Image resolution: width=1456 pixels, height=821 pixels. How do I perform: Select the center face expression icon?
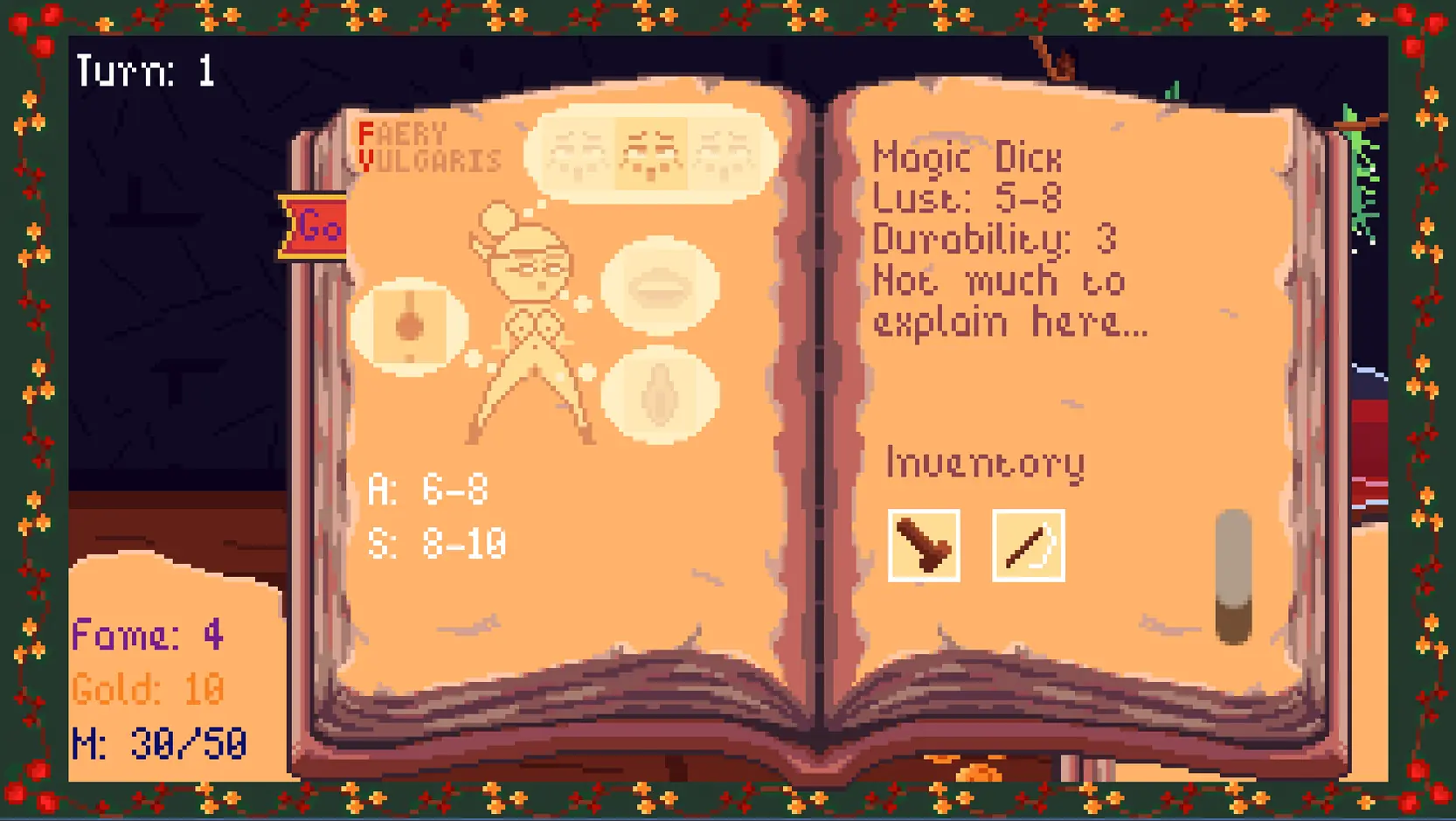click(x=651, y=154)
